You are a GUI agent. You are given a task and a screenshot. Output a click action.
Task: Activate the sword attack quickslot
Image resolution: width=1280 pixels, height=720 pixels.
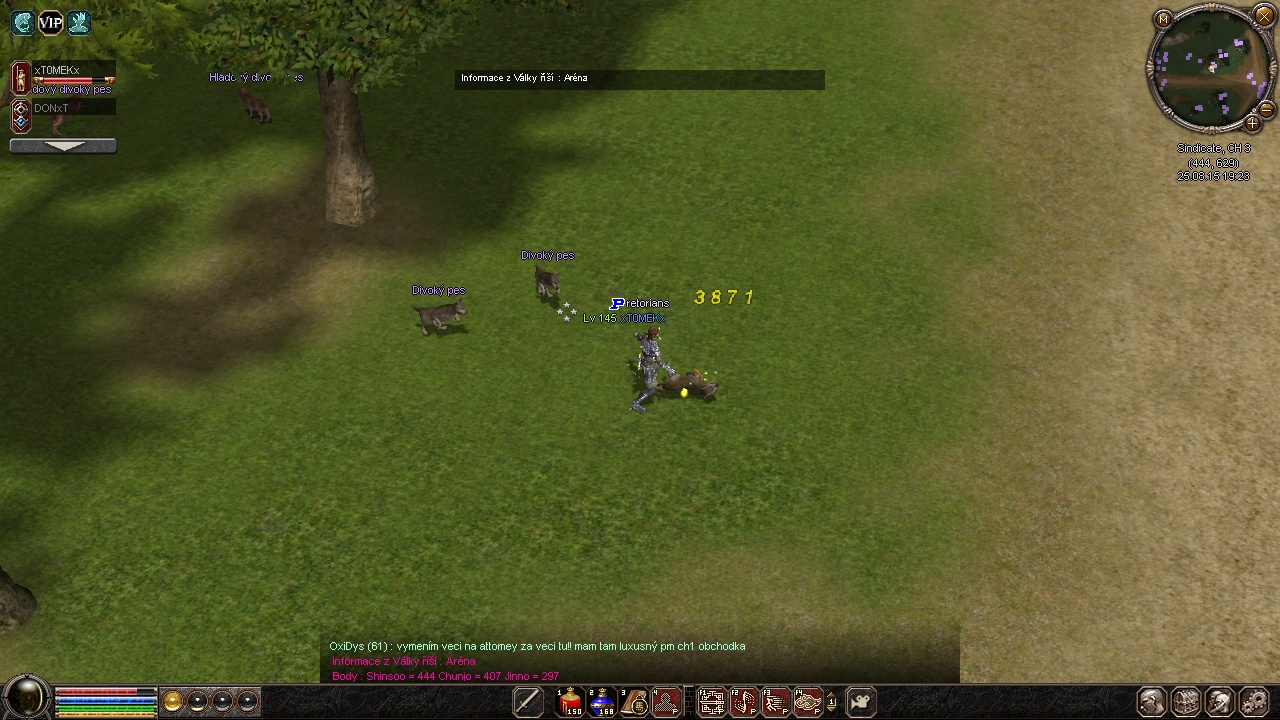click(528, 702)
